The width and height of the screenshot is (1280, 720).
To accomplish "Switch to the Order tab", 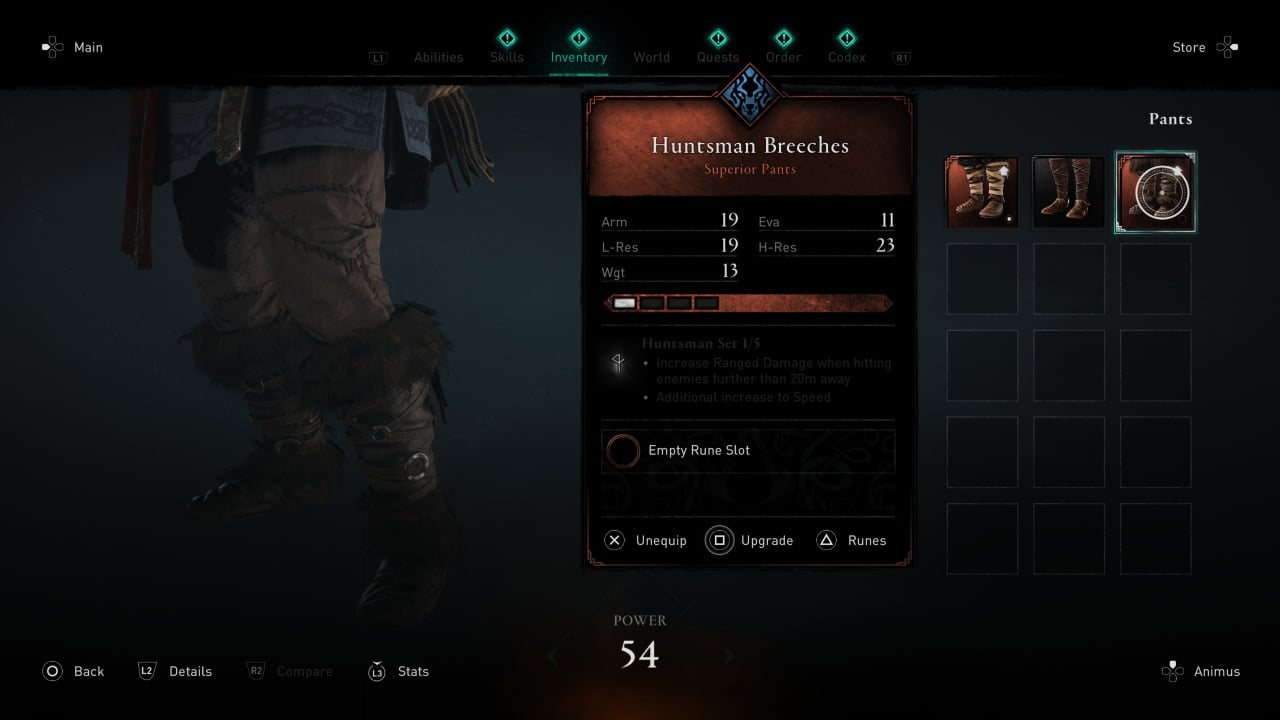I will [783, 57].
